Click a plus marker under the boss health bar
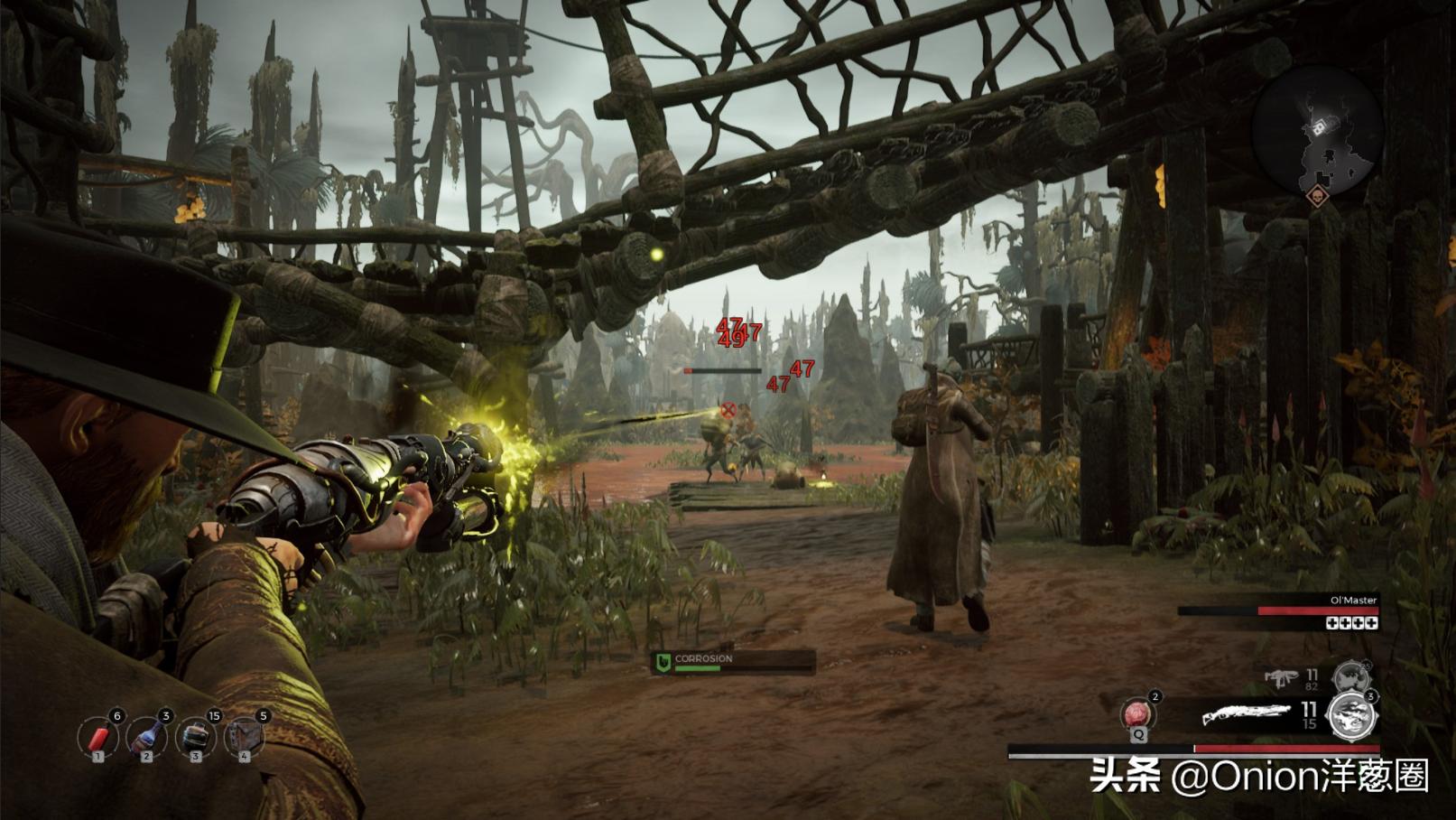This screenshot has width=1456, height=820. (x=1331, y=623)
